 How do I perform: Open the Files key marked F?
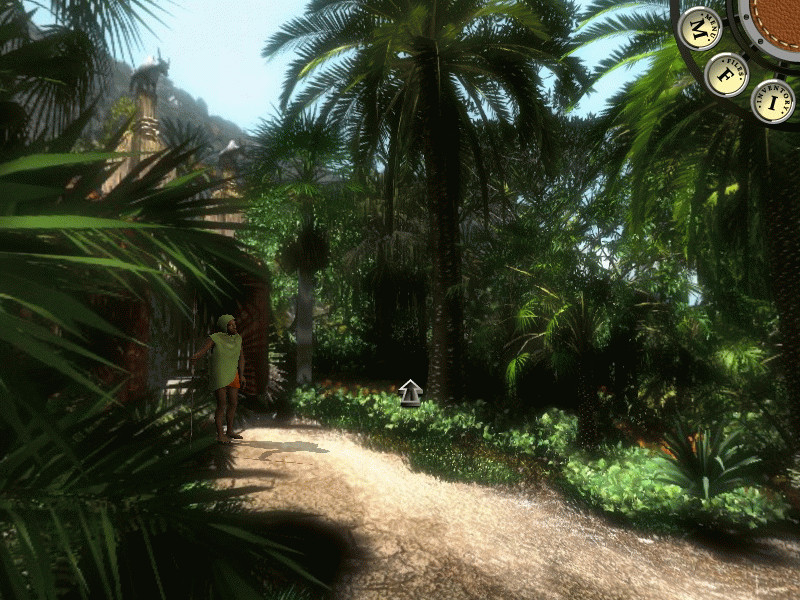[x=726, y=74]
